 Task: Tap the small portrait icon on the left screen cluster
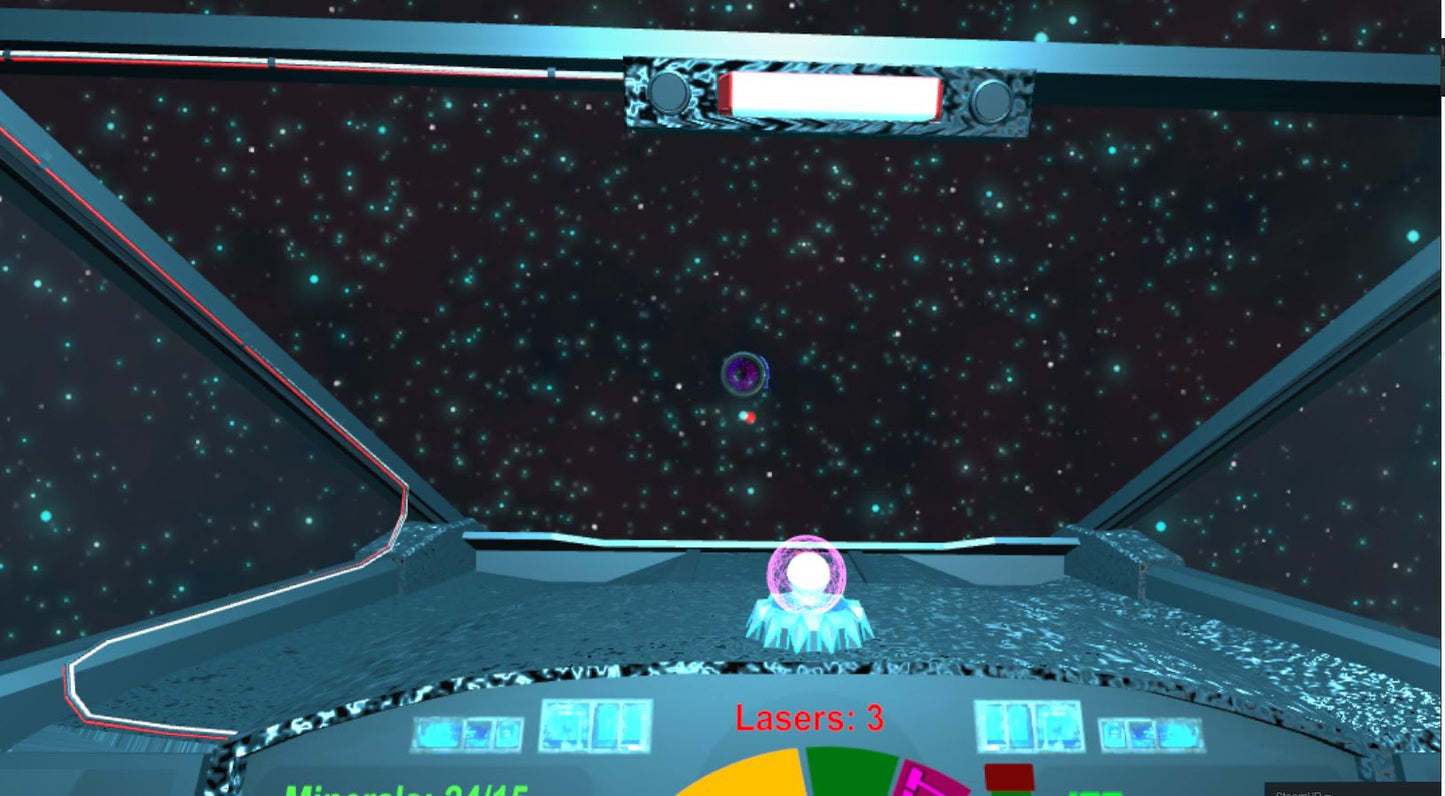click(x=506, y=733)
